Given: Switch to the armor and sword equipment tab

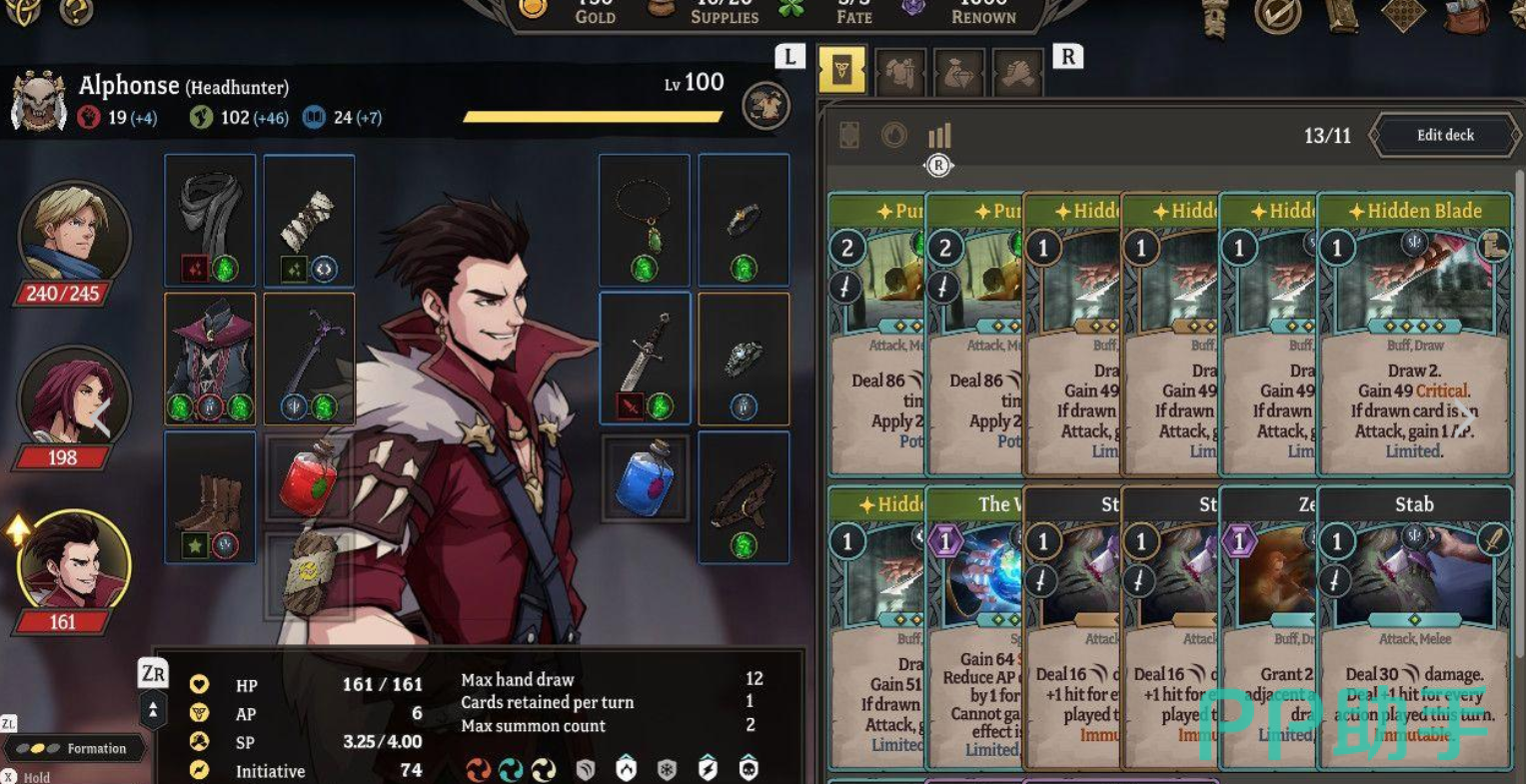Looking at the screenshot, I should (x=899, y=73).
